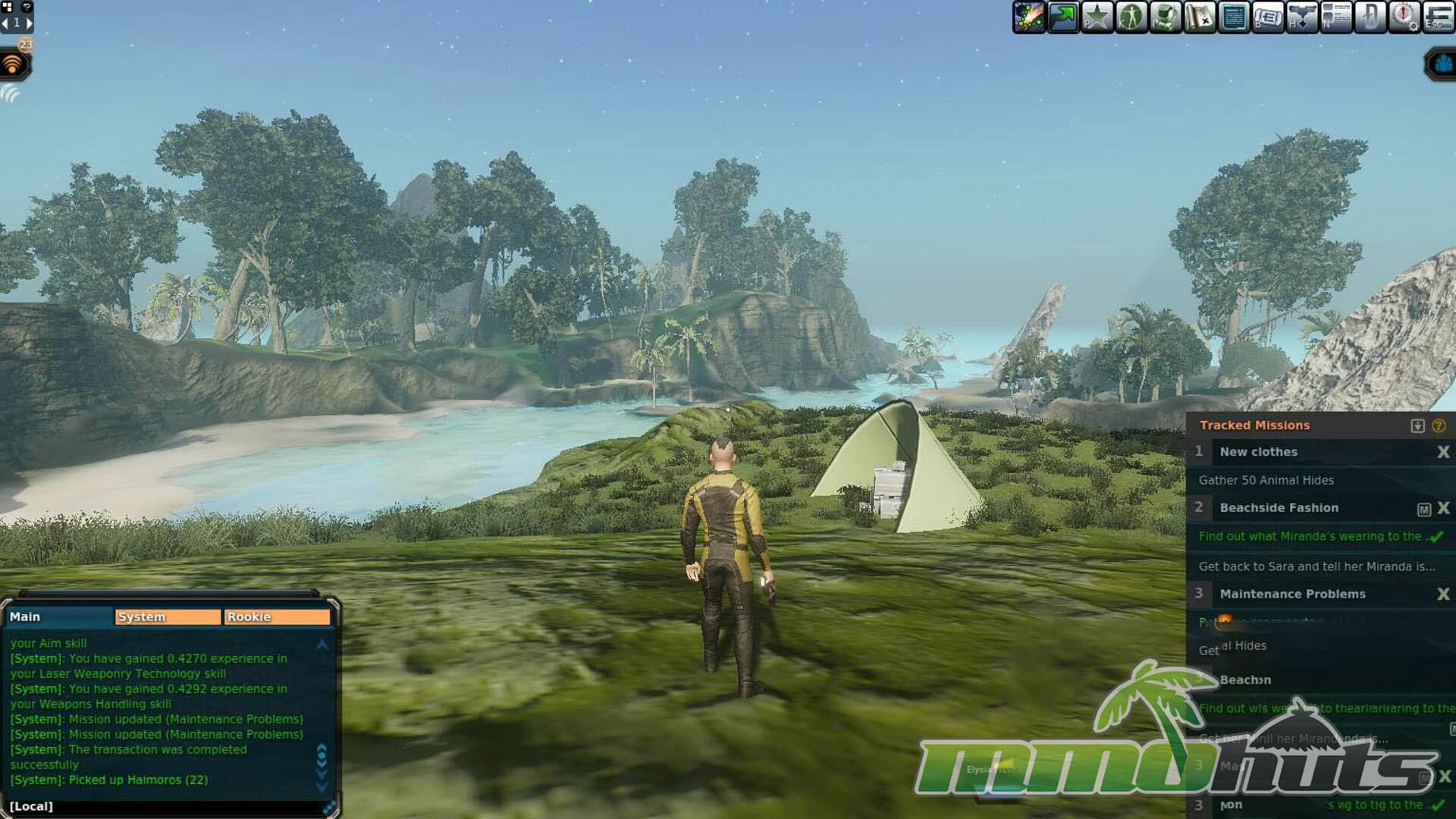This screenshot has width=1456, height=819.
Task: Open the orange signal notification icon
Action: click(x=13, y=65)
